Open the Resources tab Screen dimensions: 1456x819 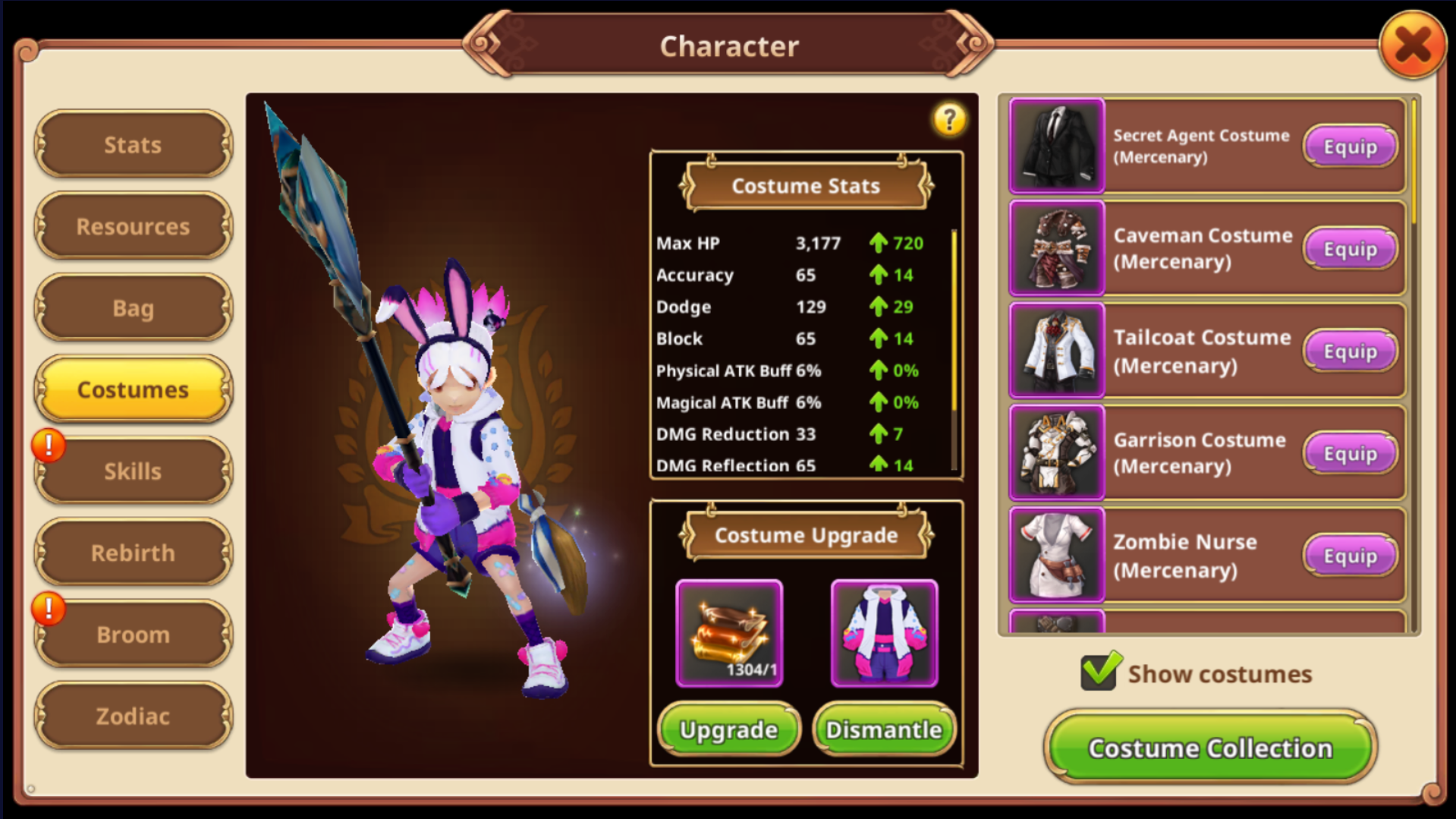[133, 226]
